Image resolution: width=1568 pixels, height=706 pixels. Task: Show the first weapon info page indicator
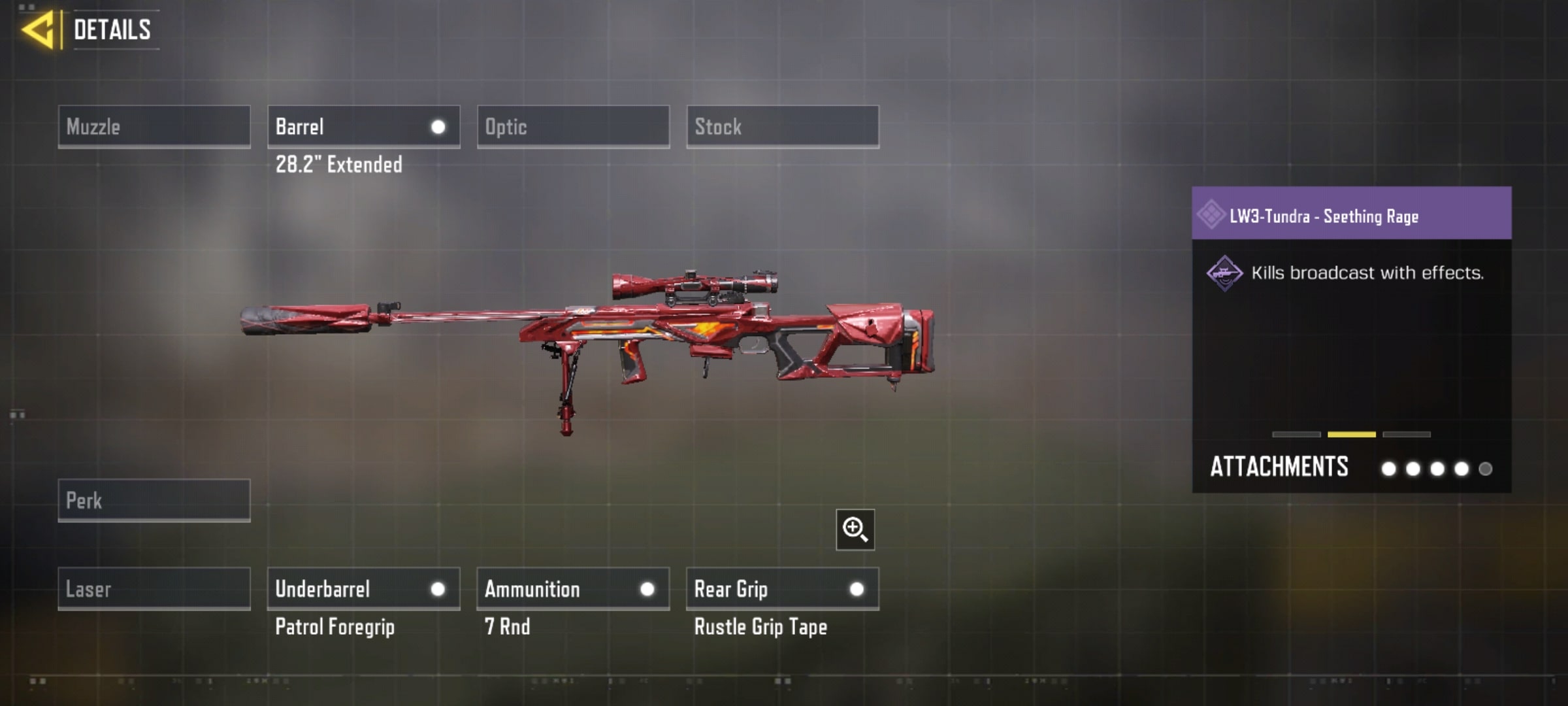click(x=1296, y=434)
